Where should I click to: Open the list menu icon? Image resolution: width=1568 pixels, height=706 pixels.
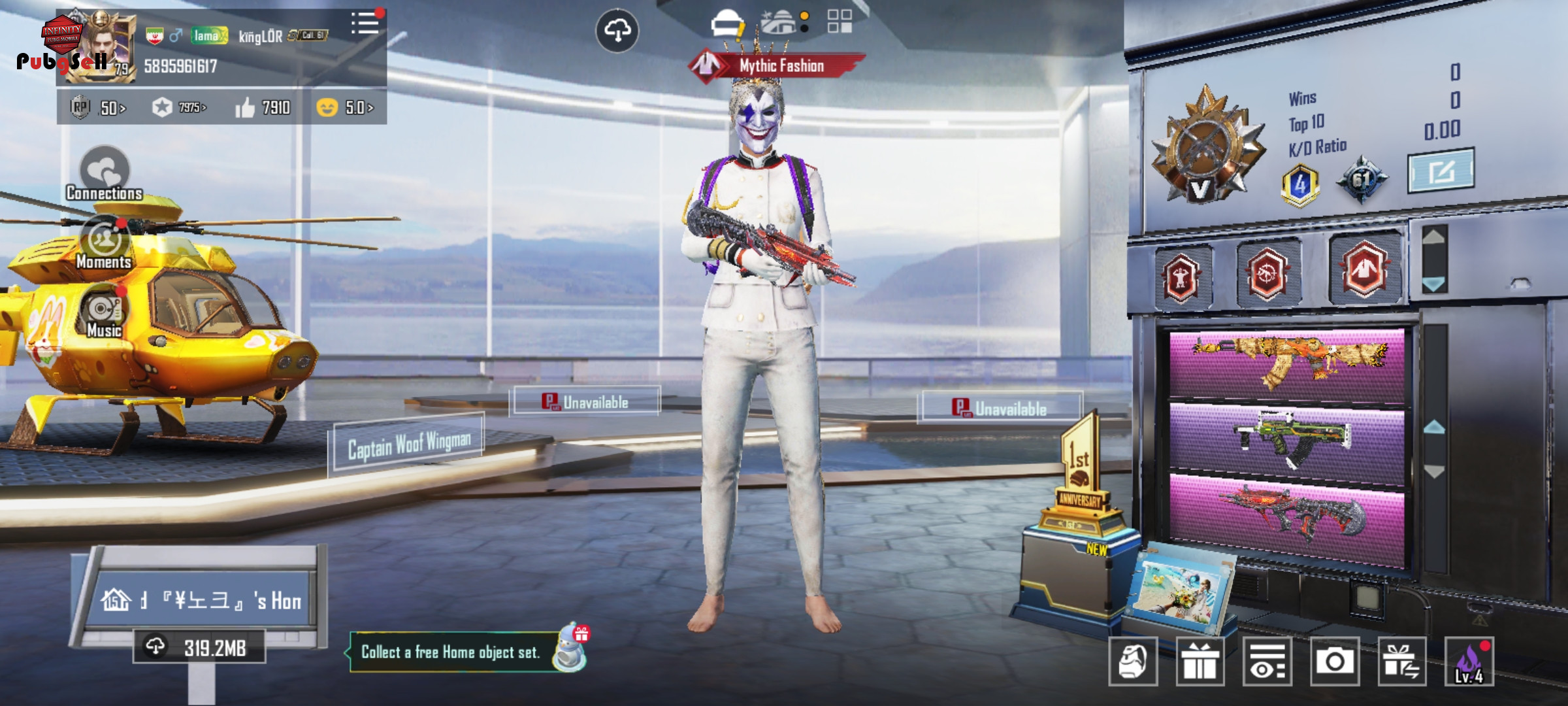coord(365,24)
